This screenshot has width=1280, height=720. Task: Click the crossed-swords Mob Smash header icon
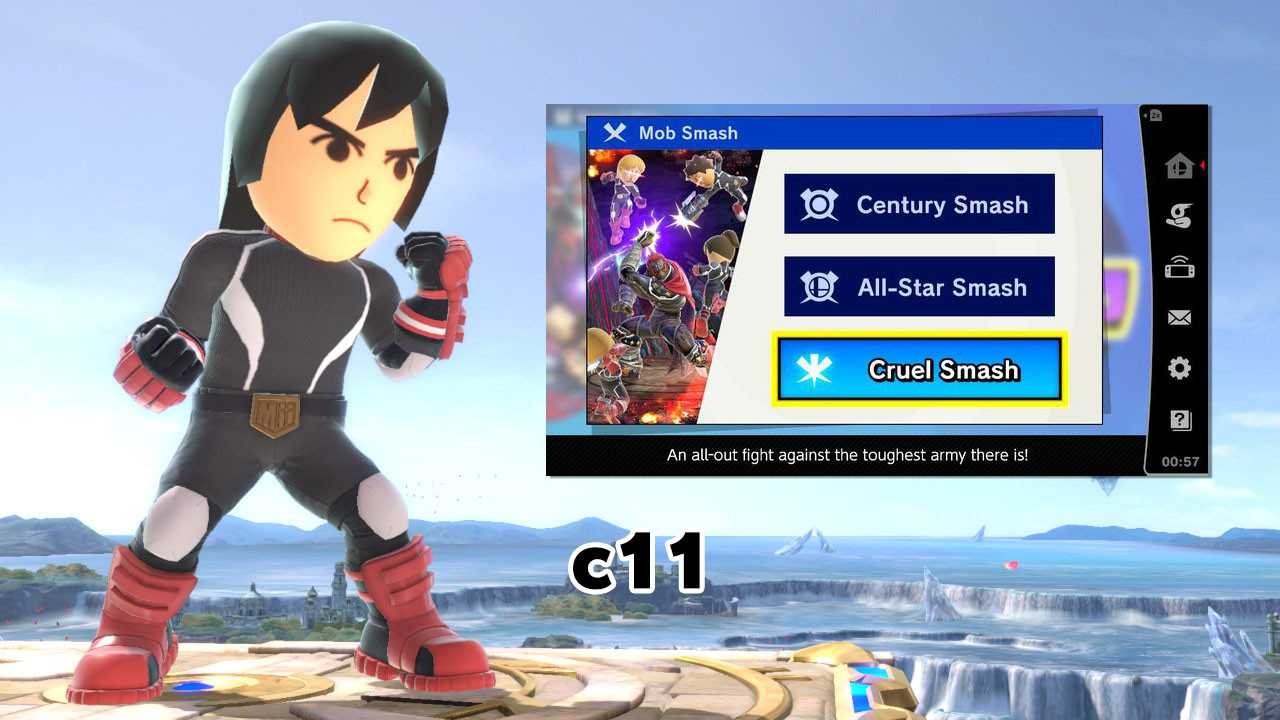[x=614, y=133]
